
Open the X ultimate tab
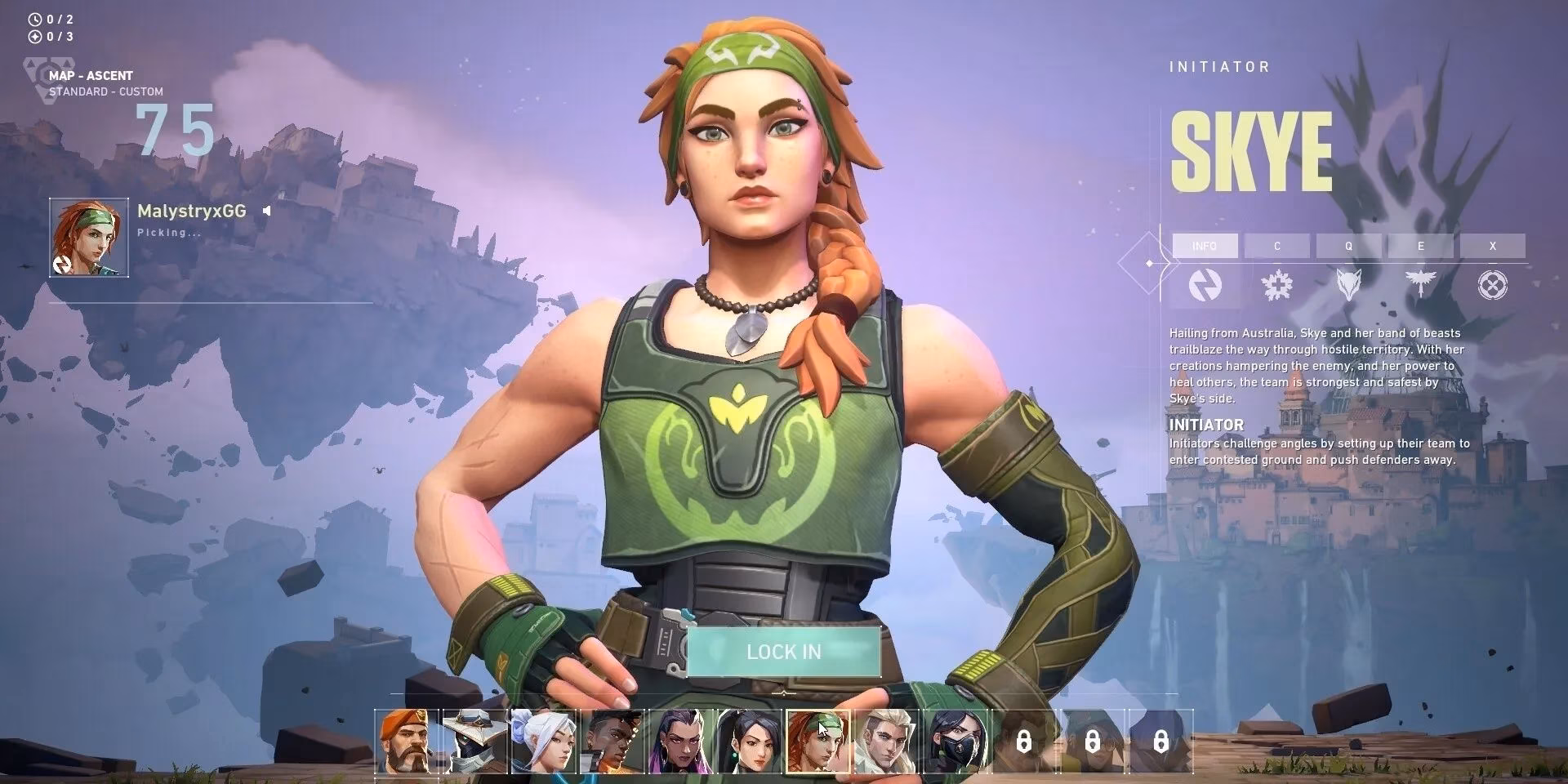[x=1492, y=246]
